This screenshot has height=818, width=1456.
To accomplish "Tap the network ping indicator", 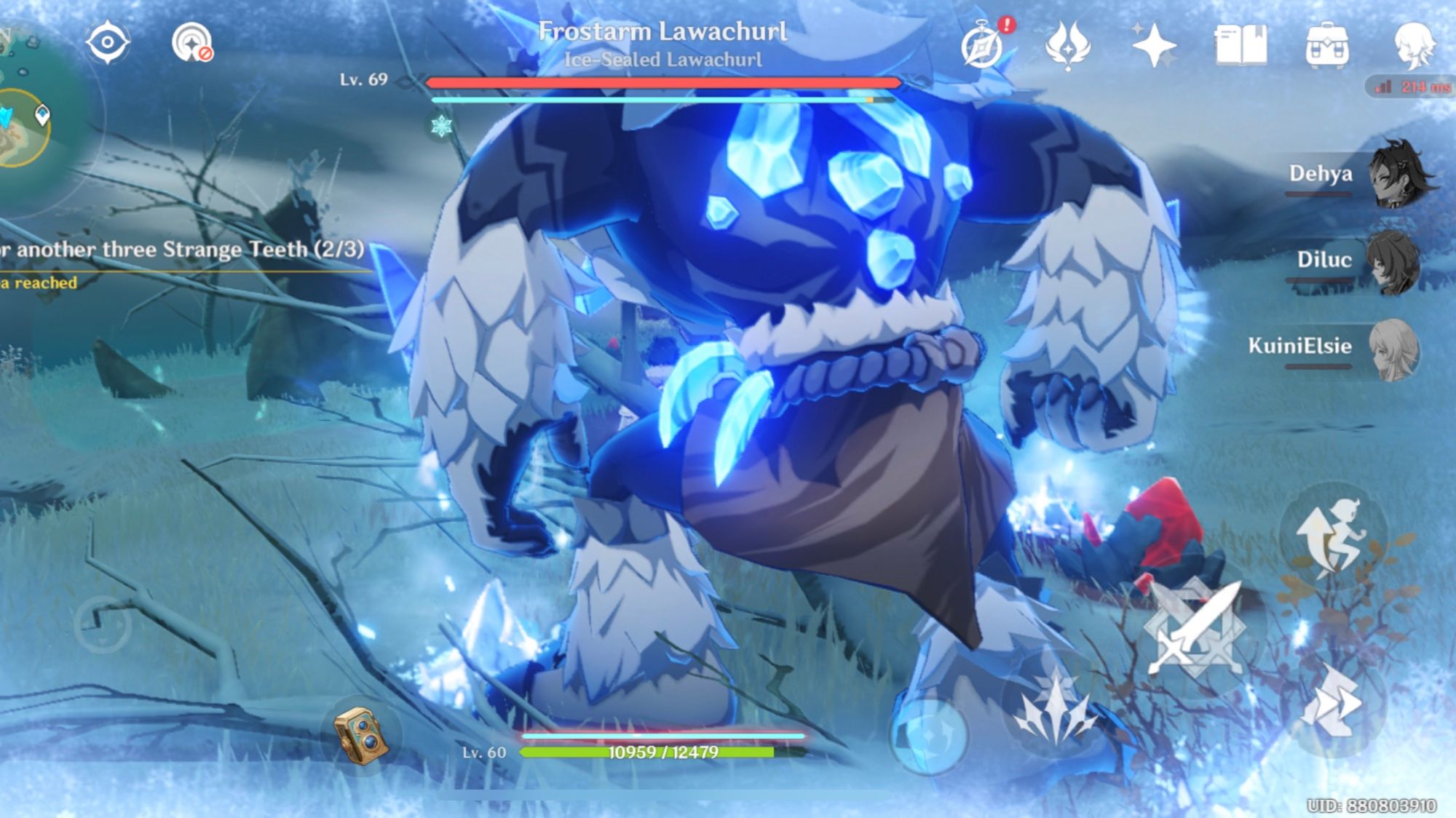I will pos(1409,87).
